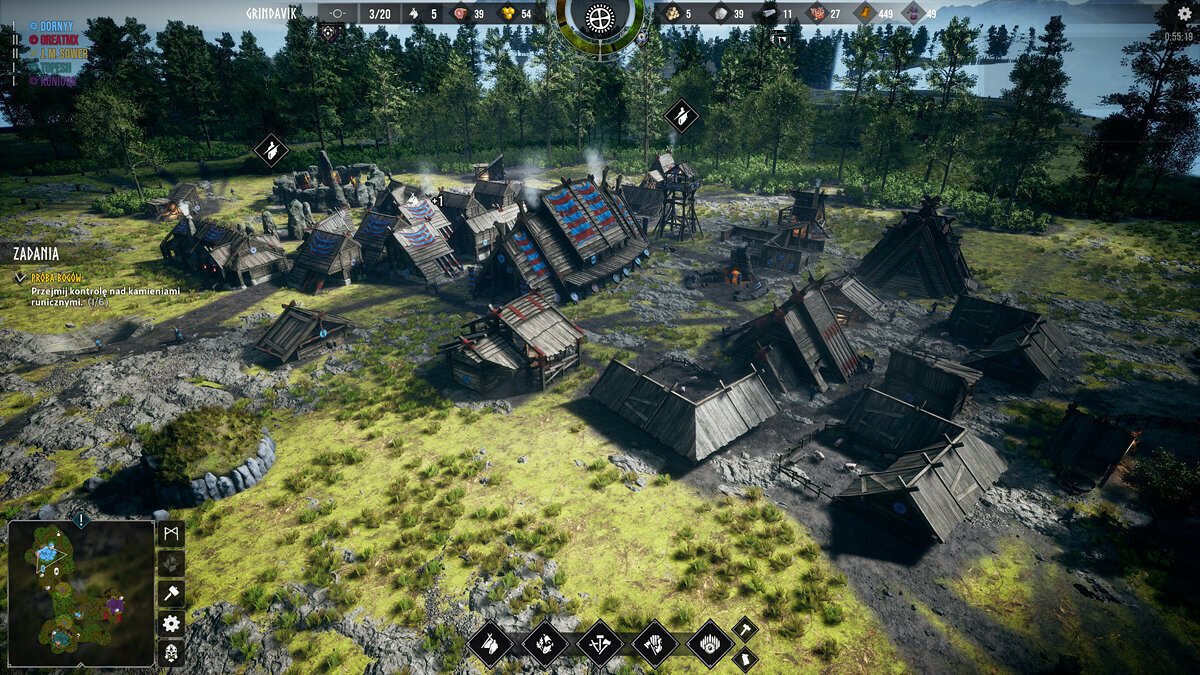Select player Greatnx in the player list
The height and width of the screenshot is (675, 1200).
click(x=56, y=39)
